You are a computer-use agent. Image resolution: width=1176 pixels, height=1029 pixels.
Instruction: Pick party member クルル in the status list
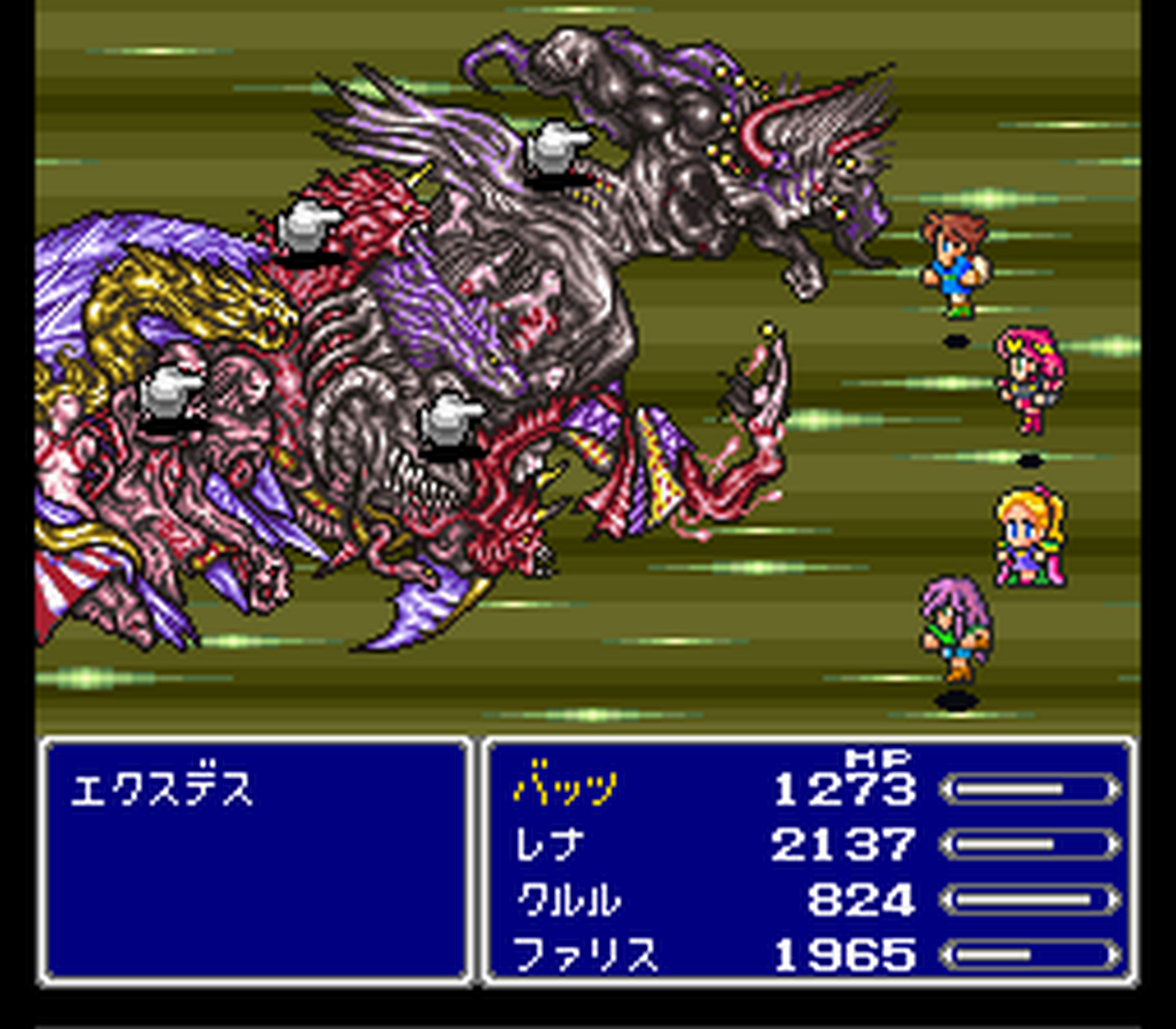[x=567, y=900]
